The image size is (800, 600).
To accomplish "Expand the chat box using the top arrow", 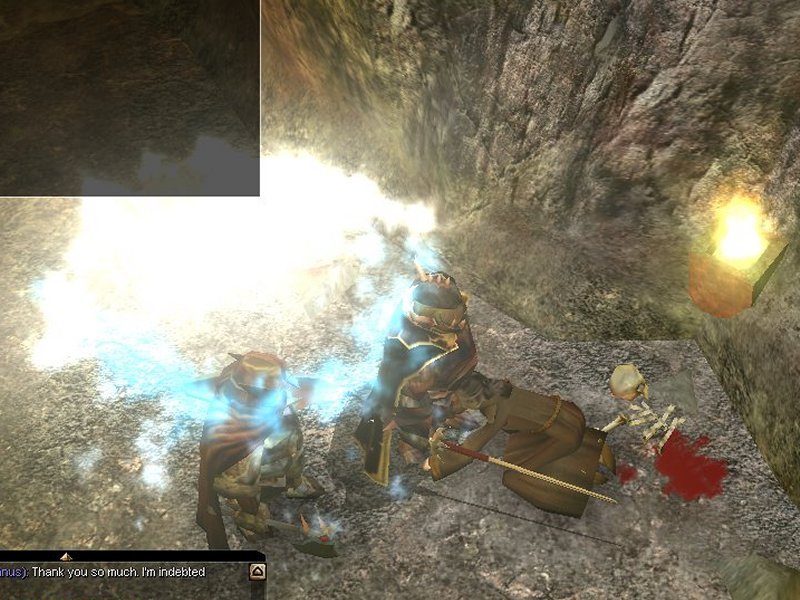I will 66,556.
